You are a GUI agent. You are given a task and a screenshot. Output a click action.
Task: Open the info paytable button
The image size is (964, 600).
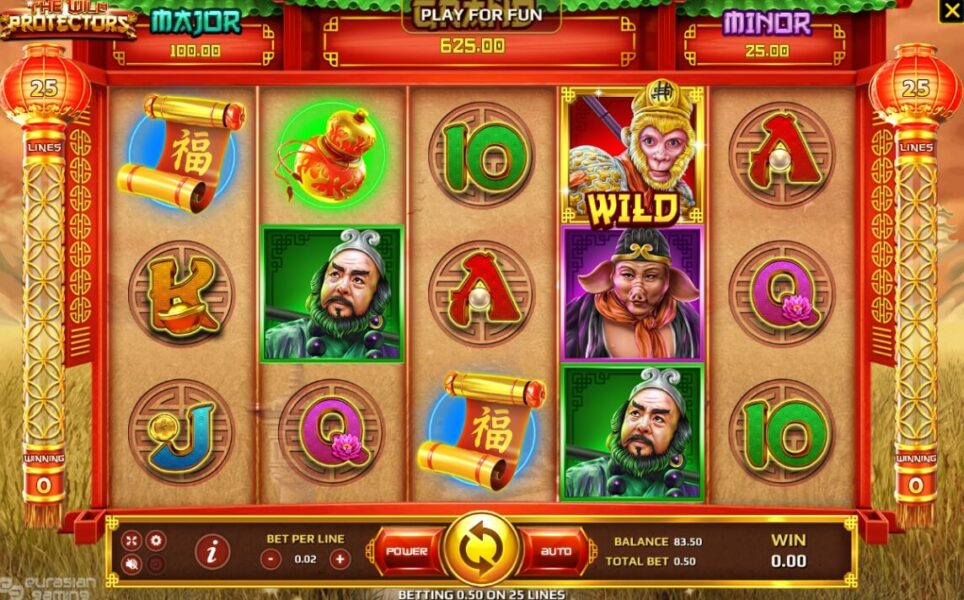pos(211,551)
